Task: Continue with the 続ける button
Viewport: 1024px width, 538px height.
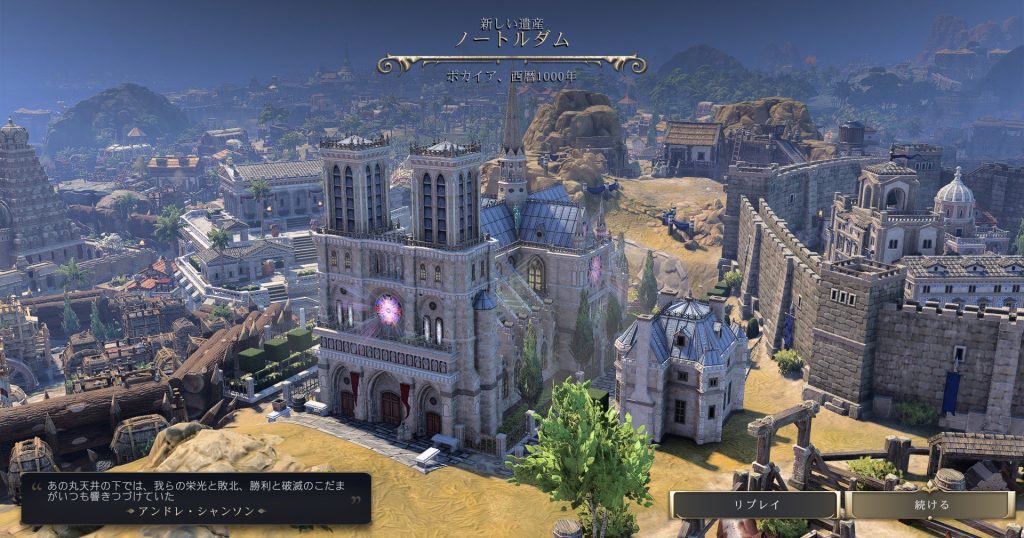Action: (930, 504)
